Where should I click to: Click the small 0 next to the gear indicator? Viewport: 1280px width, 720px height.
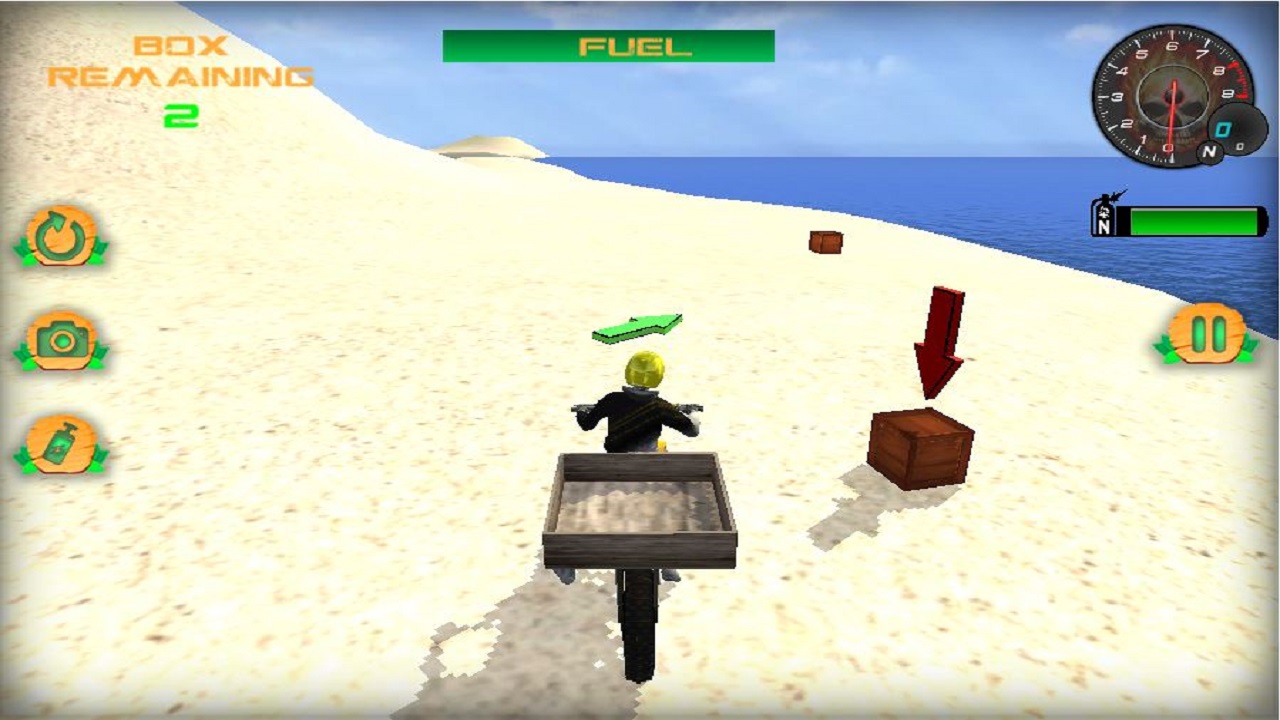(x=1241, y=148)
